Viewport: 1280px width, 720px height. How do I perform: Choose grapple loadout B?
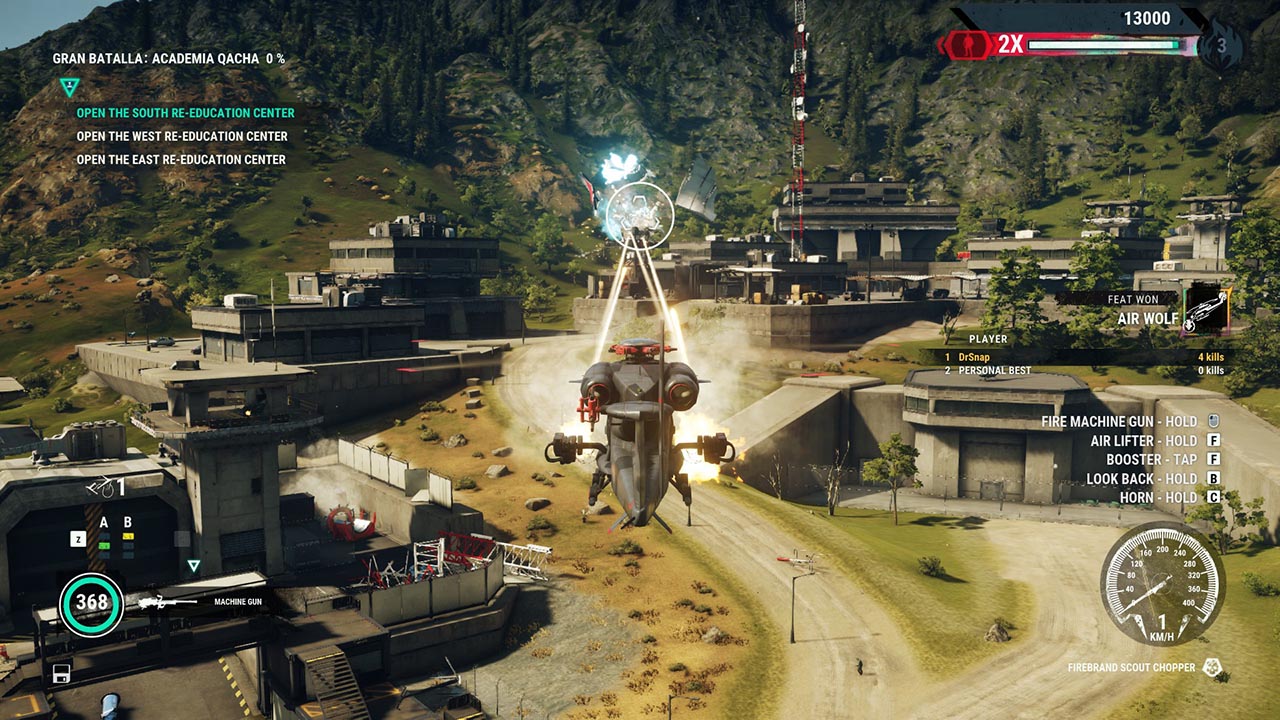click(x=128, y=523)
